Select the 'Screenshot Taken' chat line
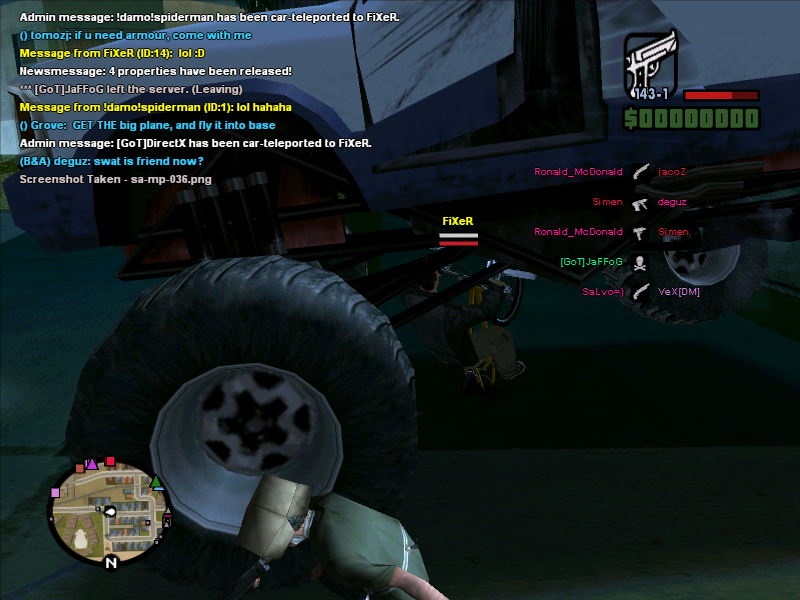 pos(115,179)
